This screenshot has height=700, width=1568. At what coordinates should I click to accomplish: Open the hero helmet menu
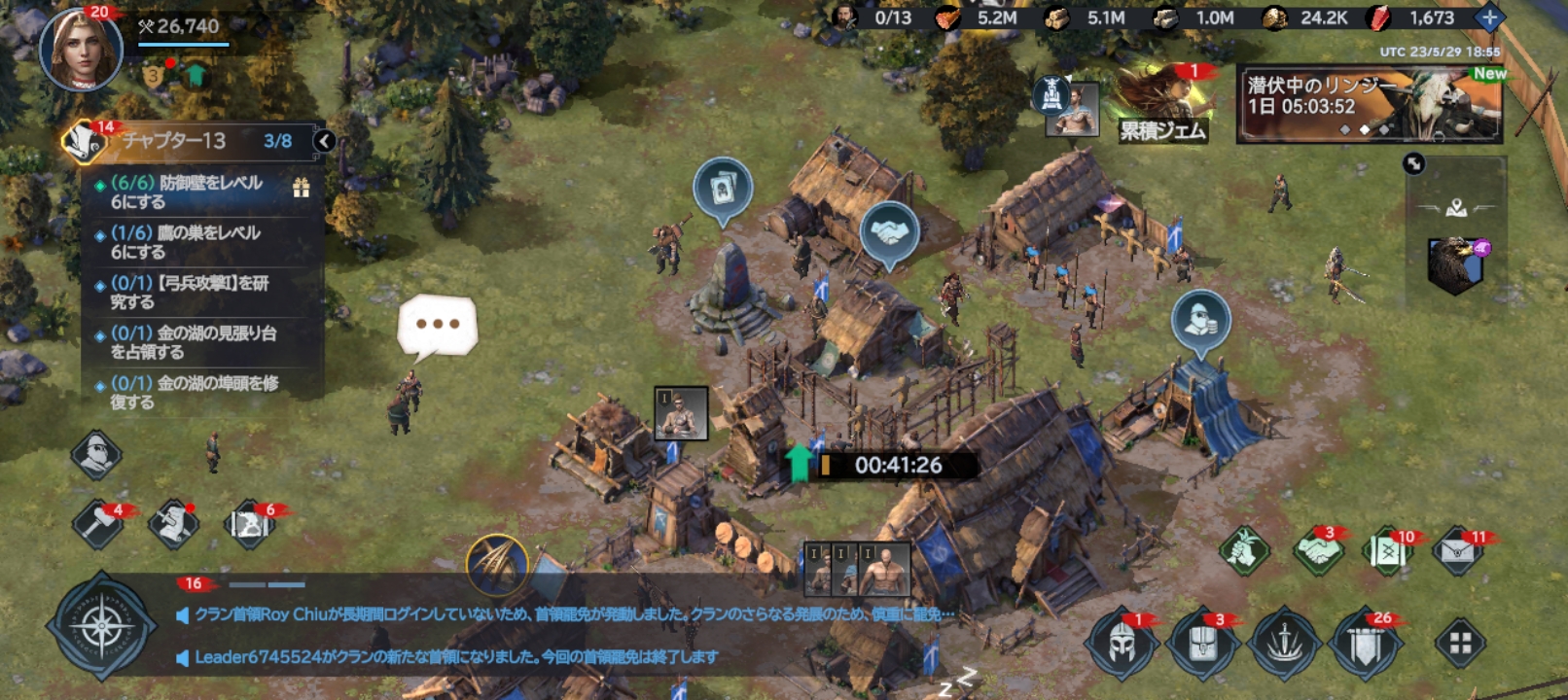[1122, 642]
